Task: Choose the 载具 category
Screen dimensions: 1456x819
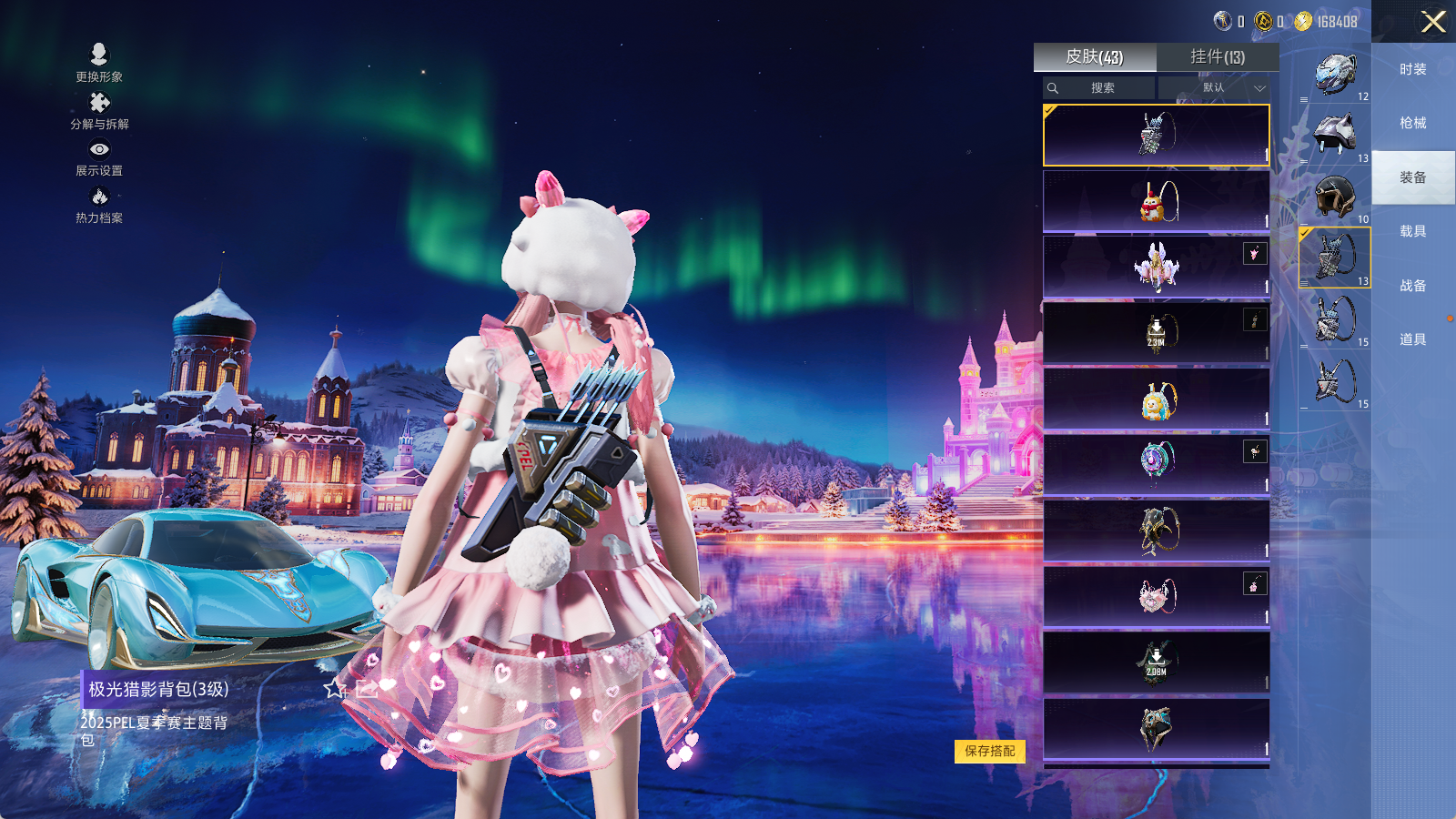Action: [1412, 231]
